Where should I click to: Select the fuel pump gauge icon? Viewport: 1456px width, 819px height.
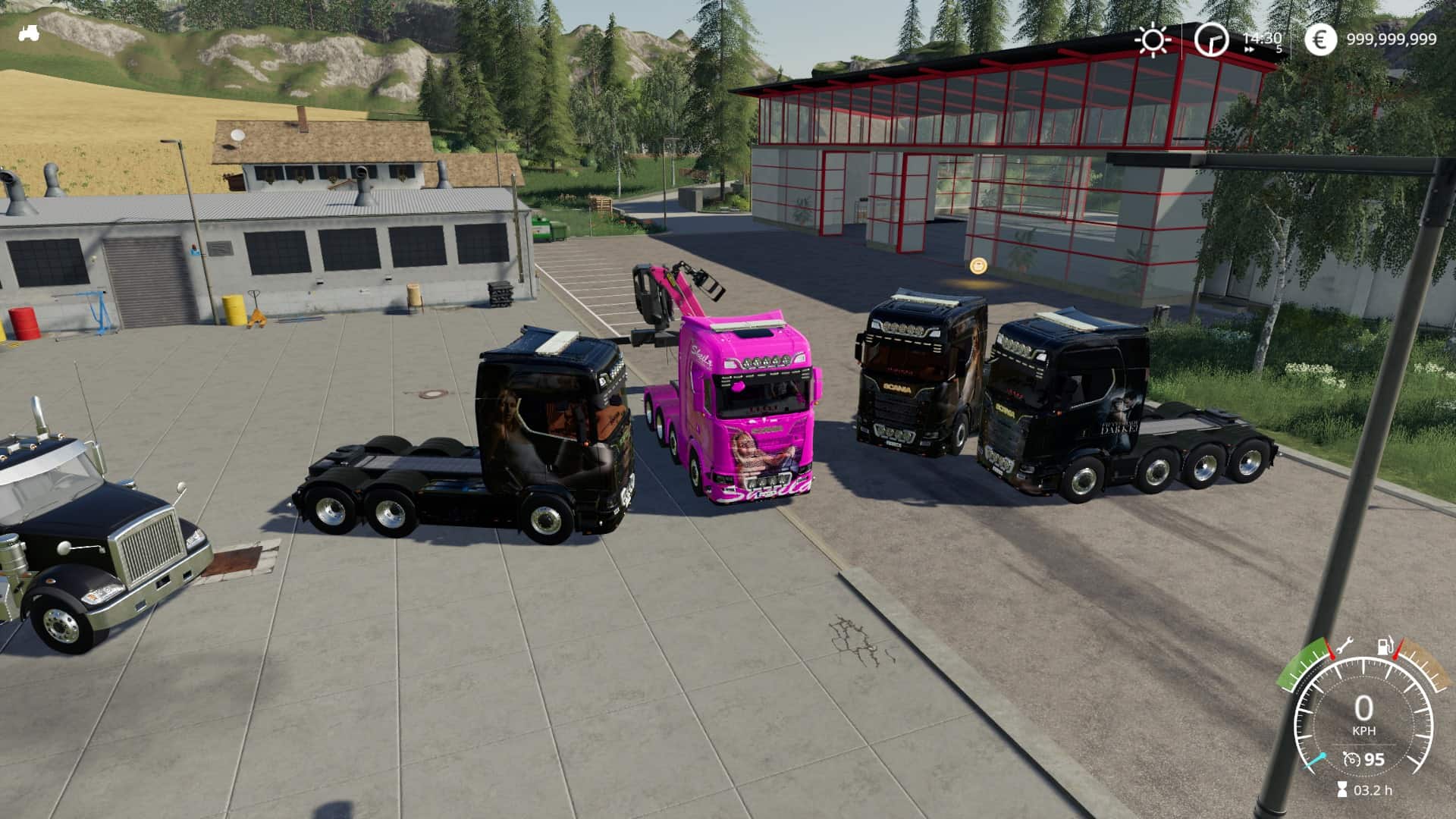(x=1385, y=648)
